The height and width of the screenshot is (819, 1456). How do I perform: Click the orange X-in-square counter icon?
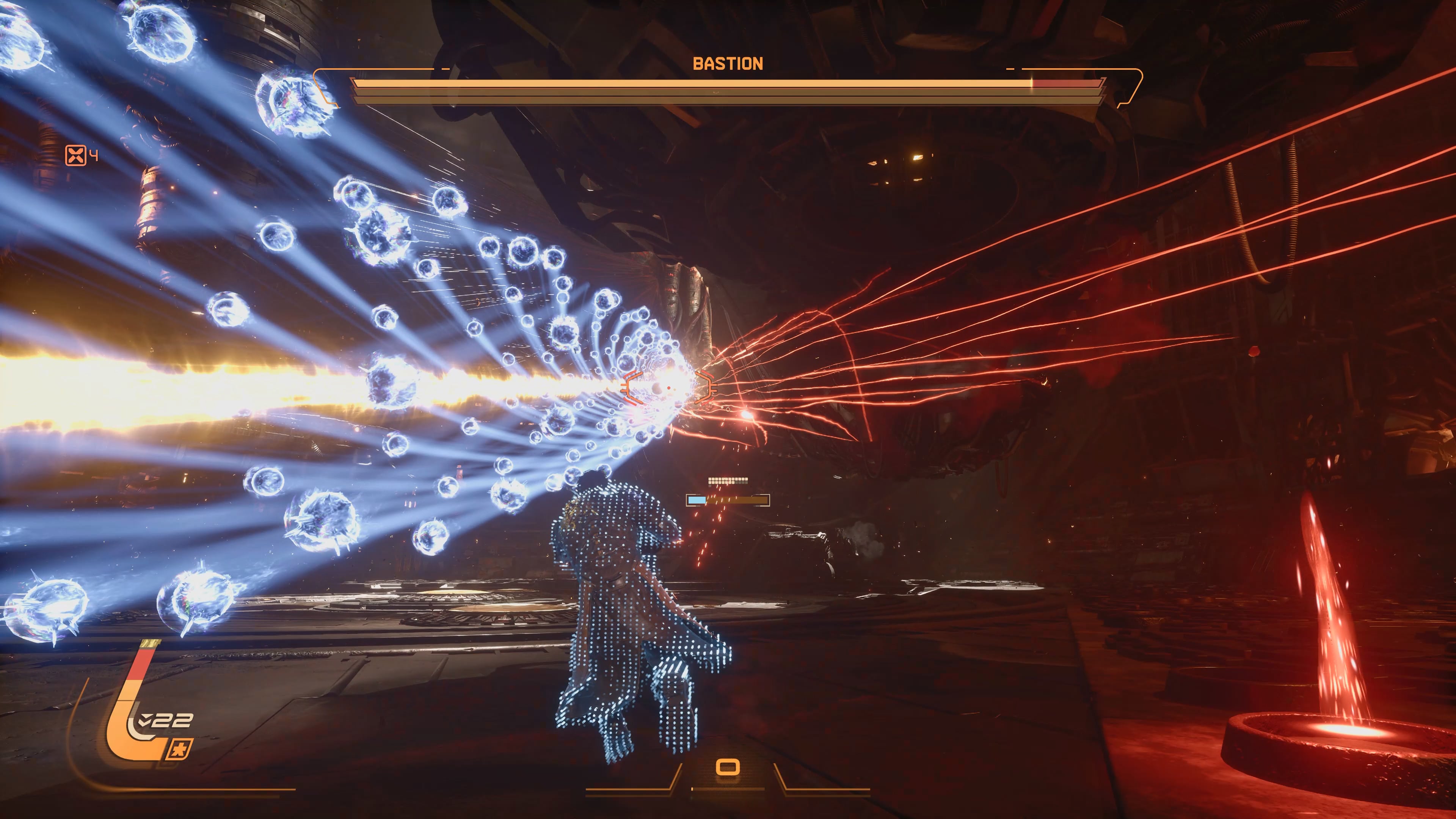[76, 155]
